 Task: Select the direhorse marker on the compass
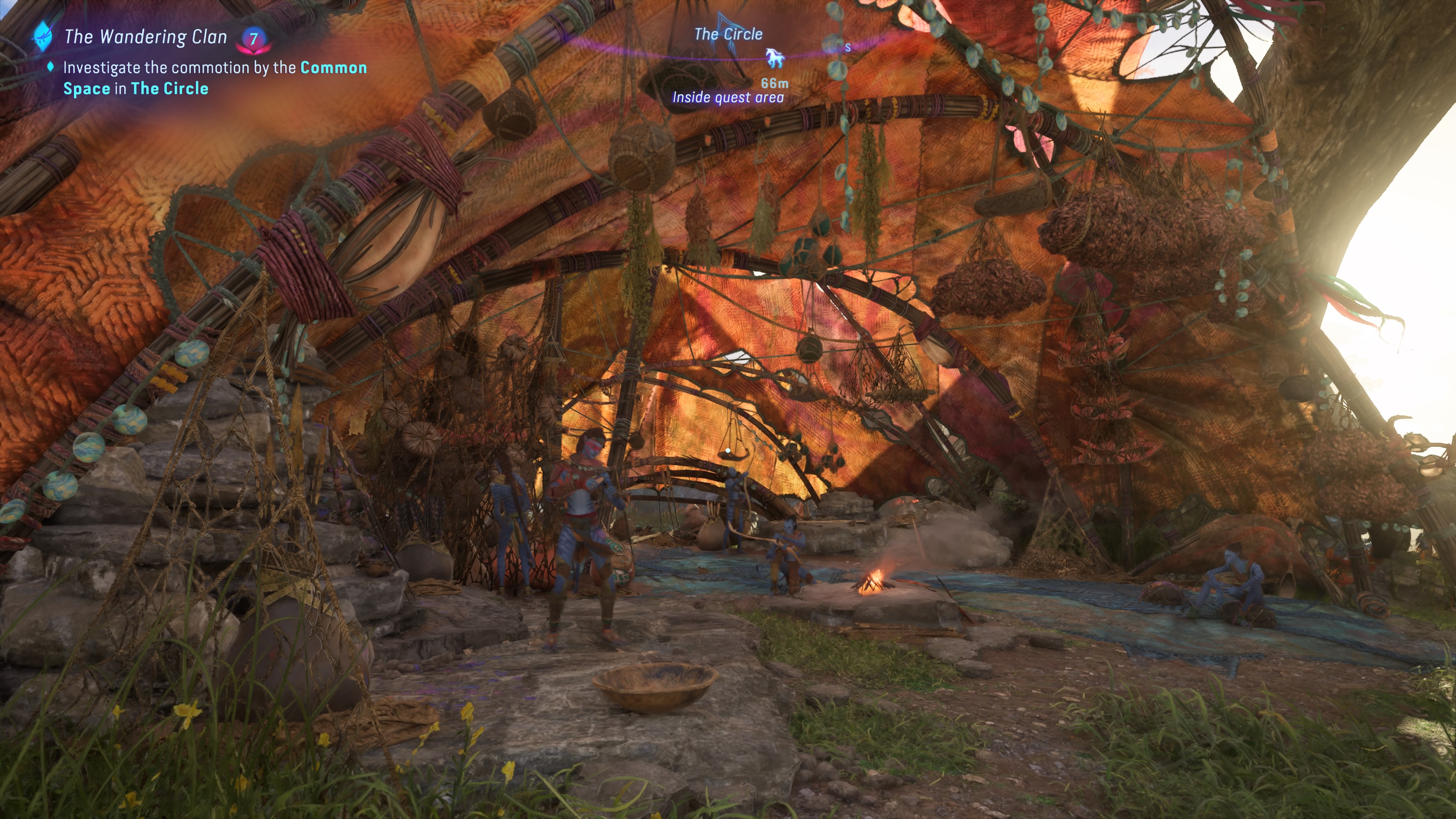point(775,58)
